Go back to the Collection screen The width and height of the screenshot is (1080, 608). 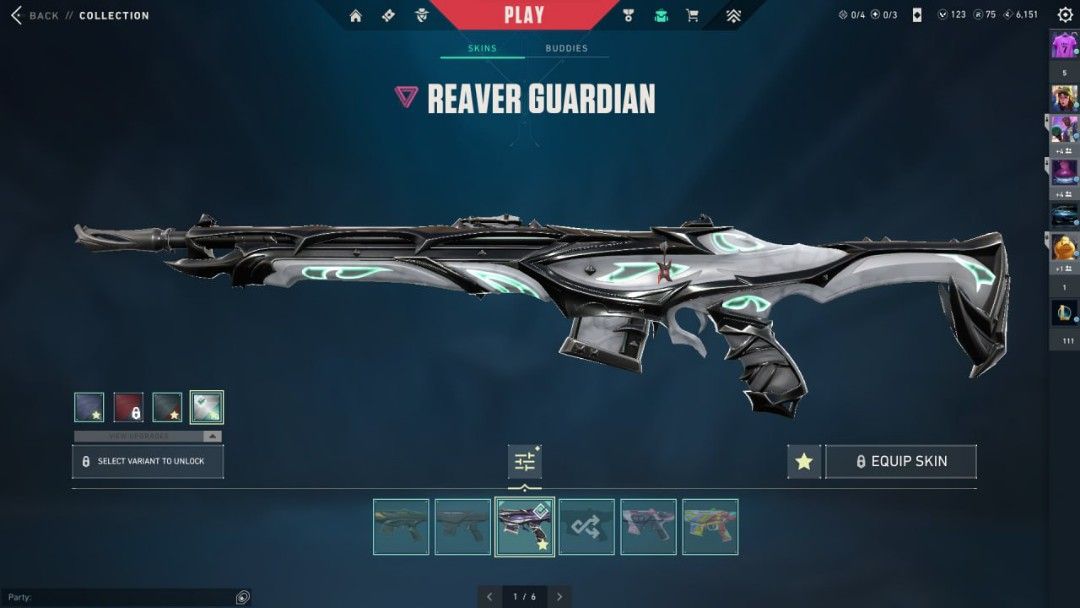pos(35,16)
